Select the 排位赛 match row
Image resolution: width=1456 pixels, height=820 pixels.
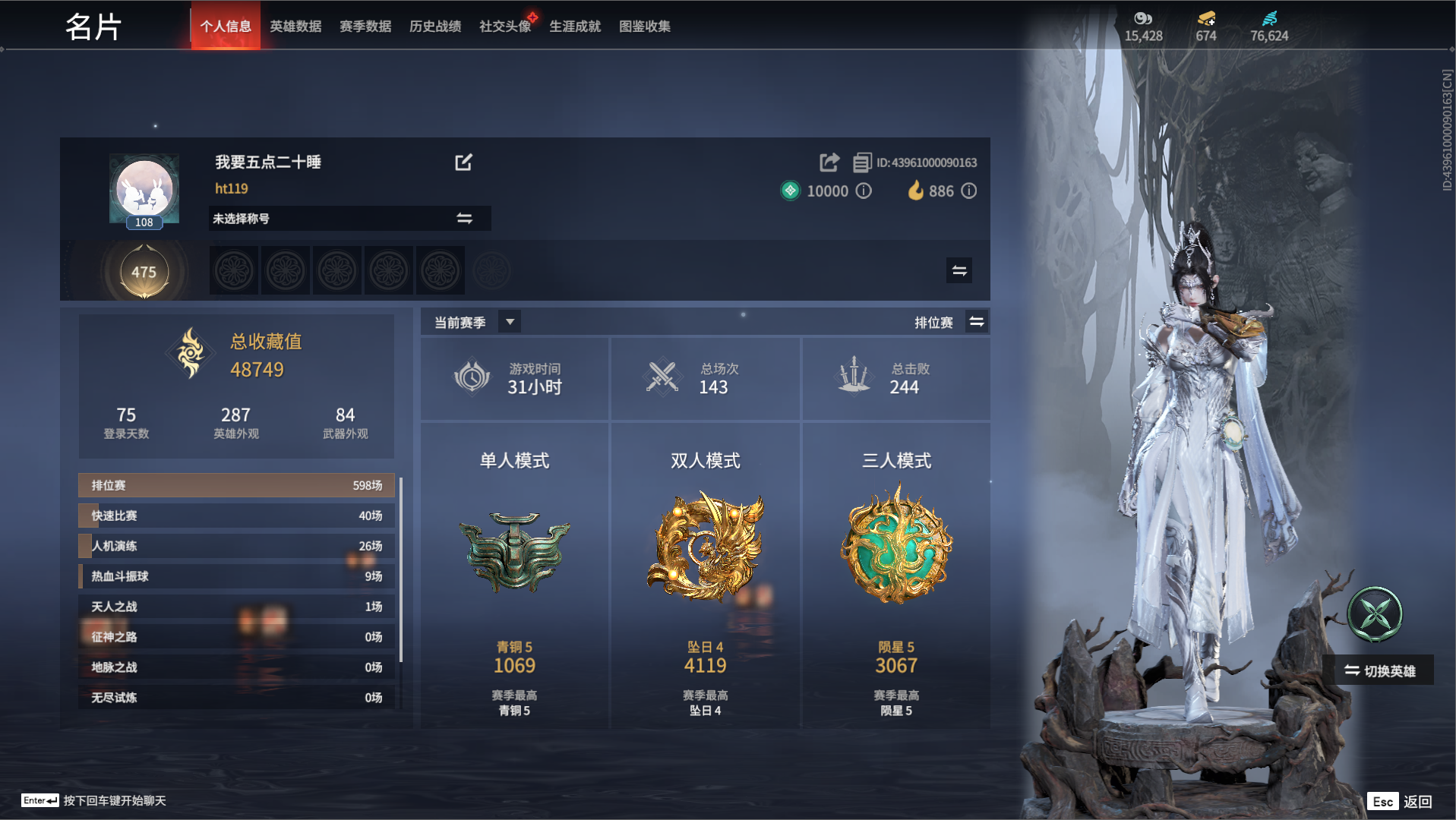point(236,485)
